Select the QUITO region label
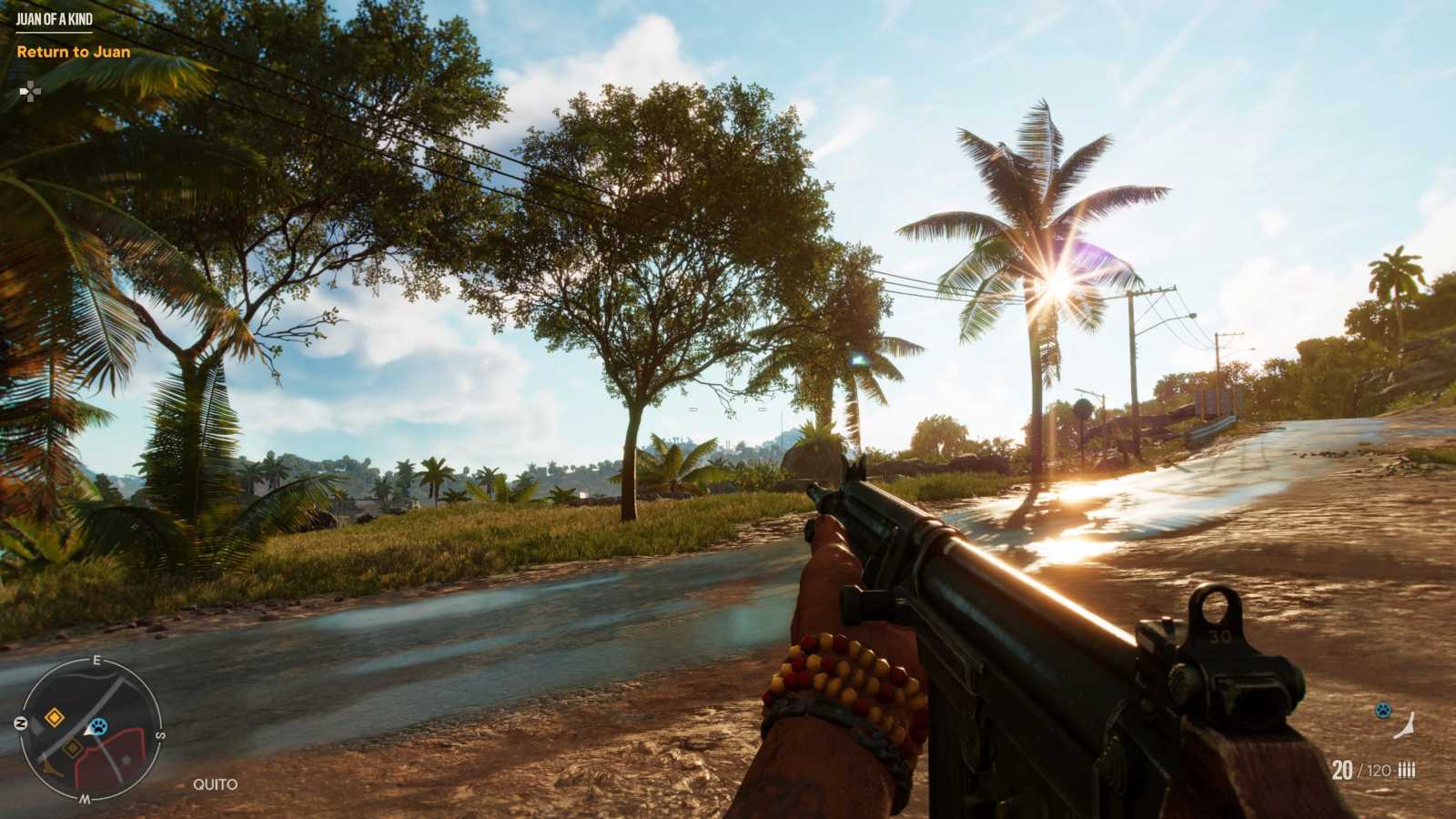 214,784
